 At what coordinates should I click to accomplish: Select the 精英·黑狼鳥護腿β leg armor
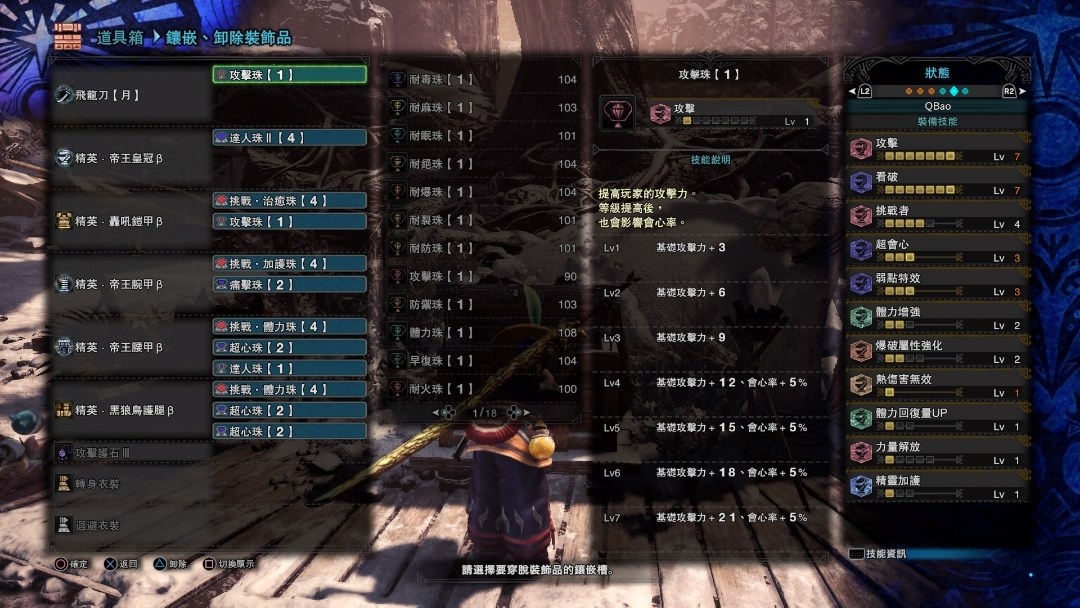point(130,410)
